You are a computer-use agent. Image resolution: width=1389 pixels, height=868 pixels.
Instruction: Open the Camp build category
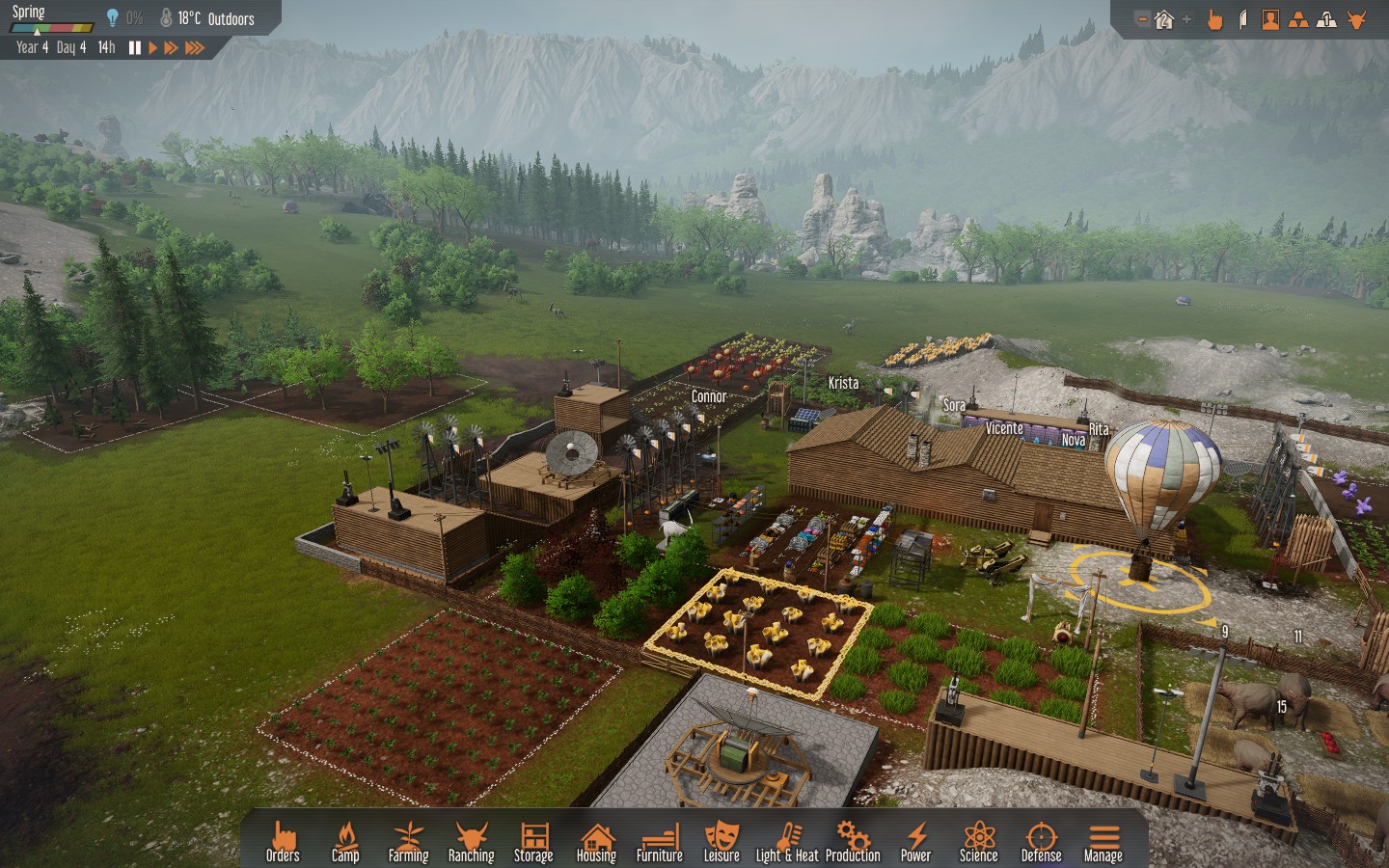point(345,841)
